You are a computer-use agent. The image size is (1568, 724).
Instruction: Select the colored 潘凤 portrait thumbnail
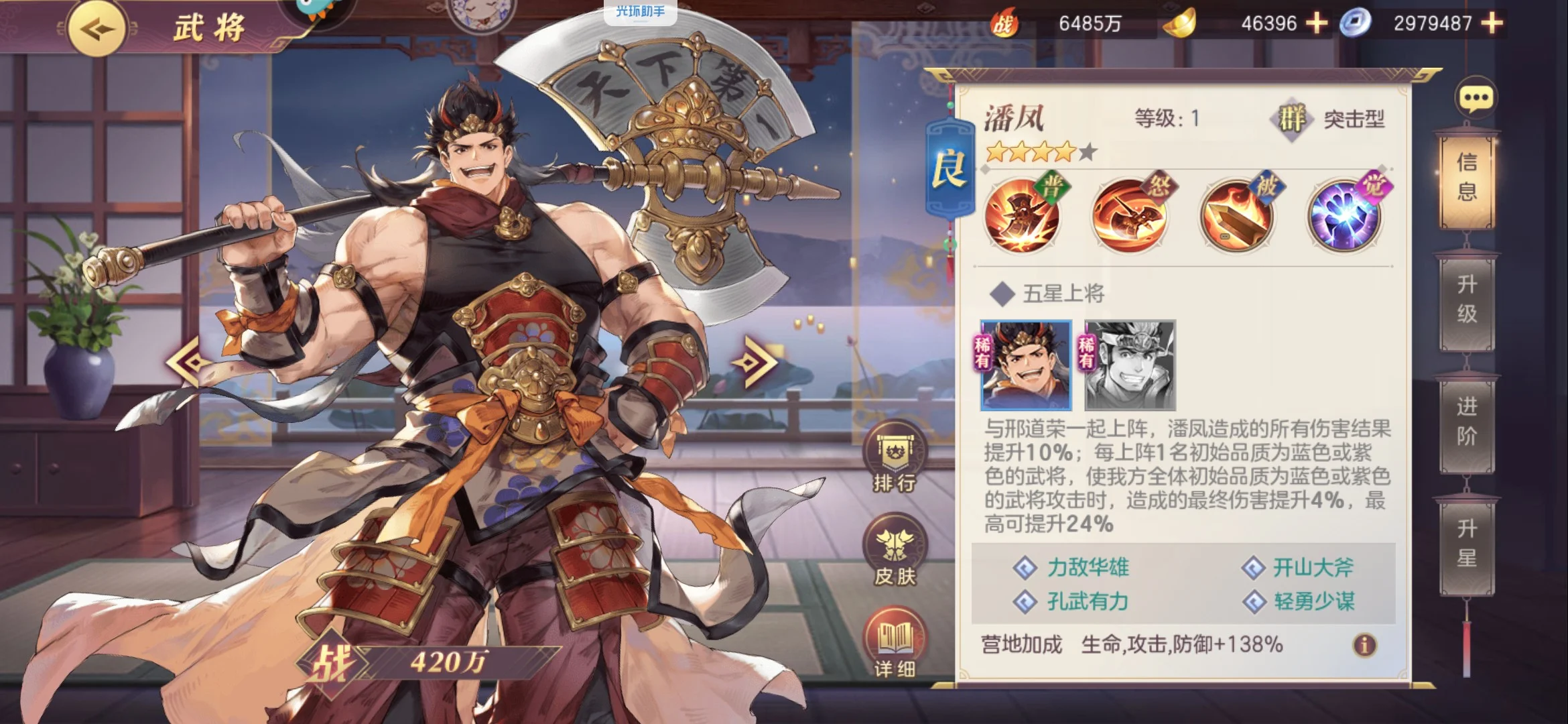1026,365
